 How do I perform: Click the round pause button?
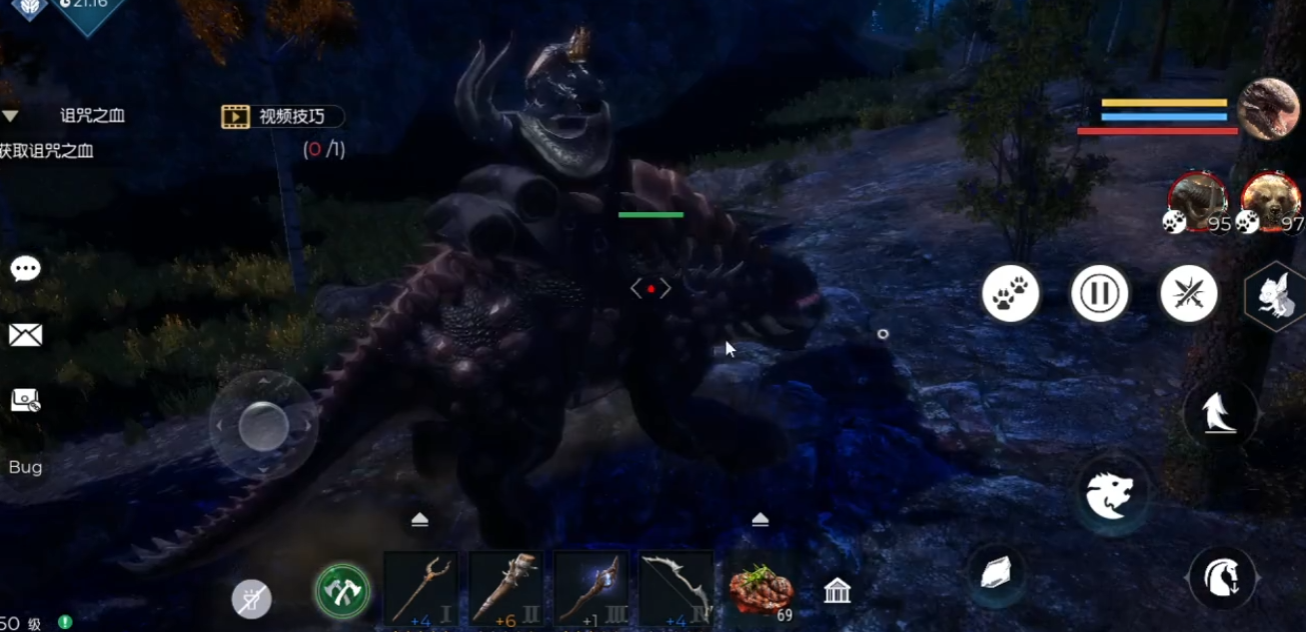click(1099, 294)
